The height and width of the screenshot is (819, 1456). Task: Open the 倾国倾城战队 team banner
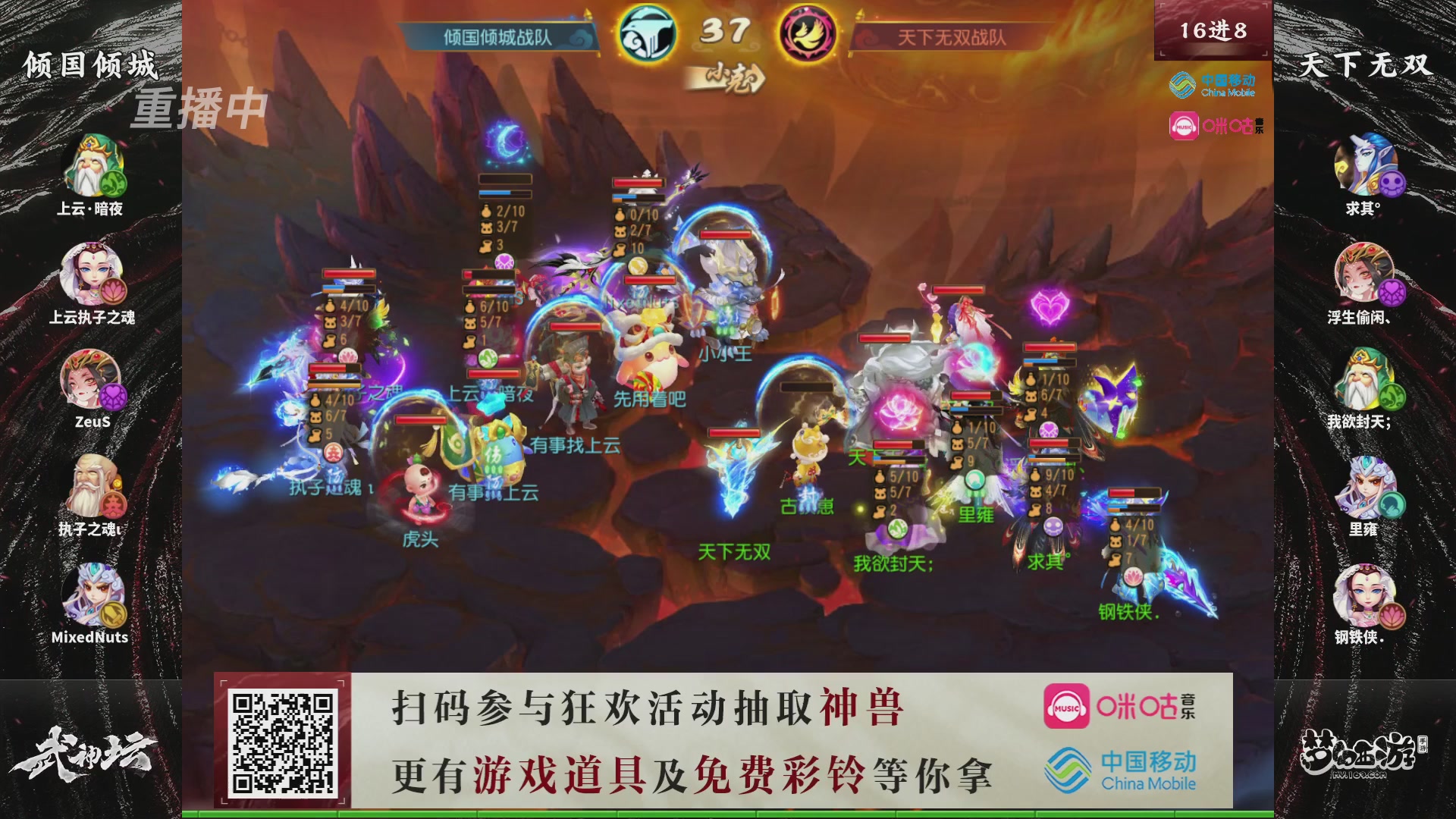pos(497,34)
